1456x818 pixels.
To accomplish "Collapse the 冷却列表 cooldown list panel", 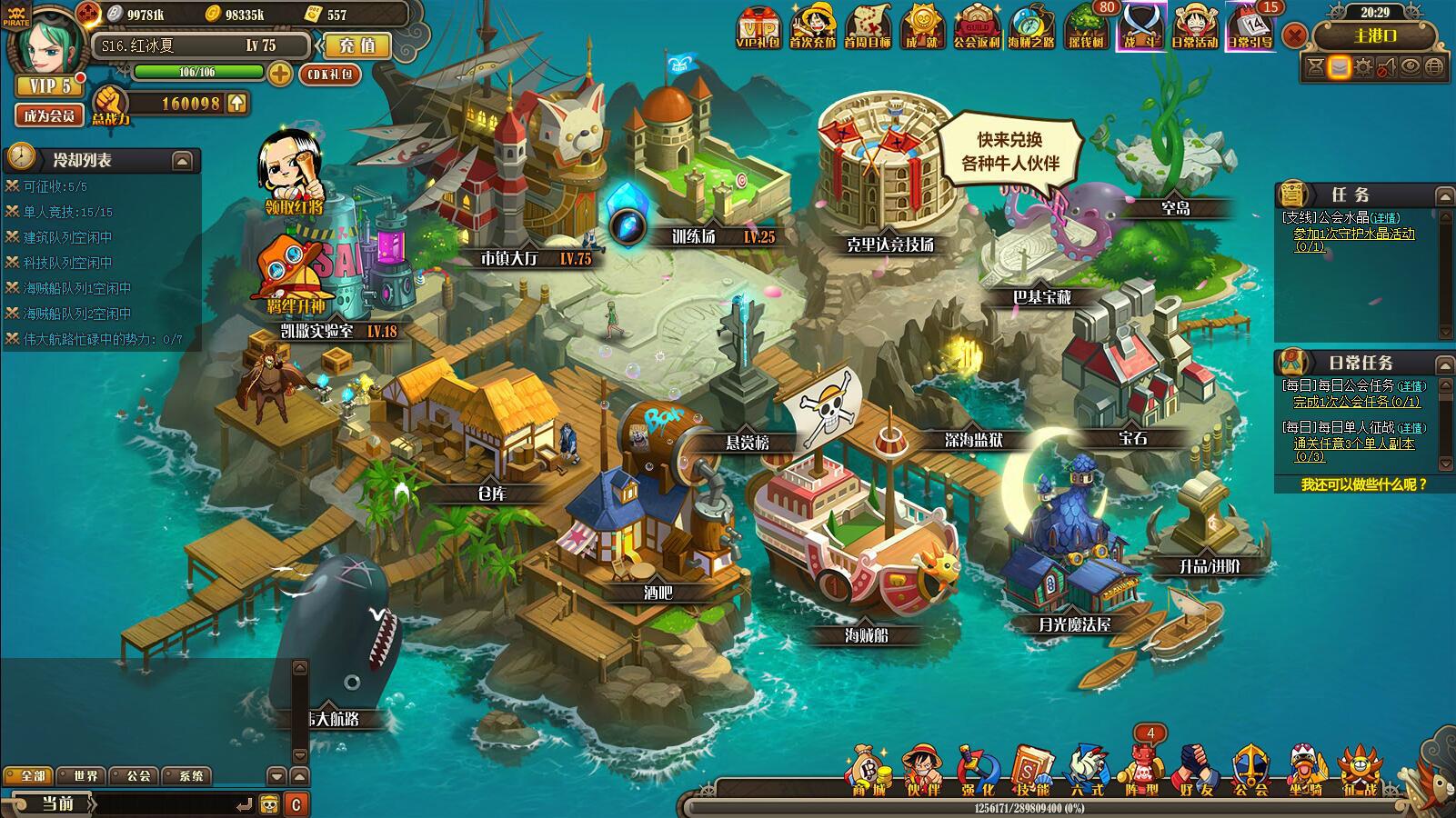I will coord(182,161).
